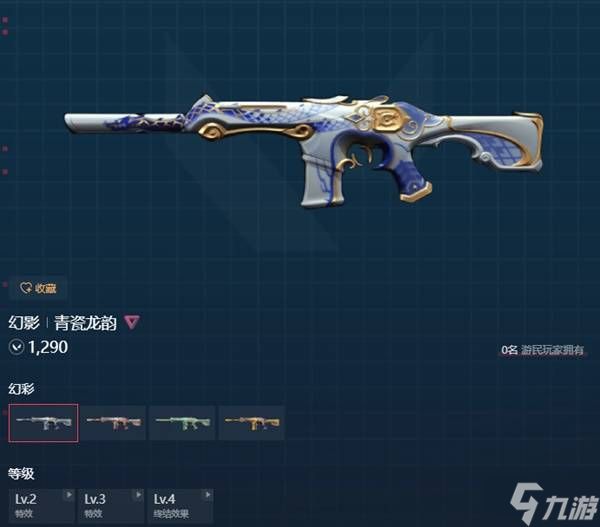Viewport: 600px width, 527px height.
Task: Switch to the green Phantom variant
Action: [x=182, y=423]
